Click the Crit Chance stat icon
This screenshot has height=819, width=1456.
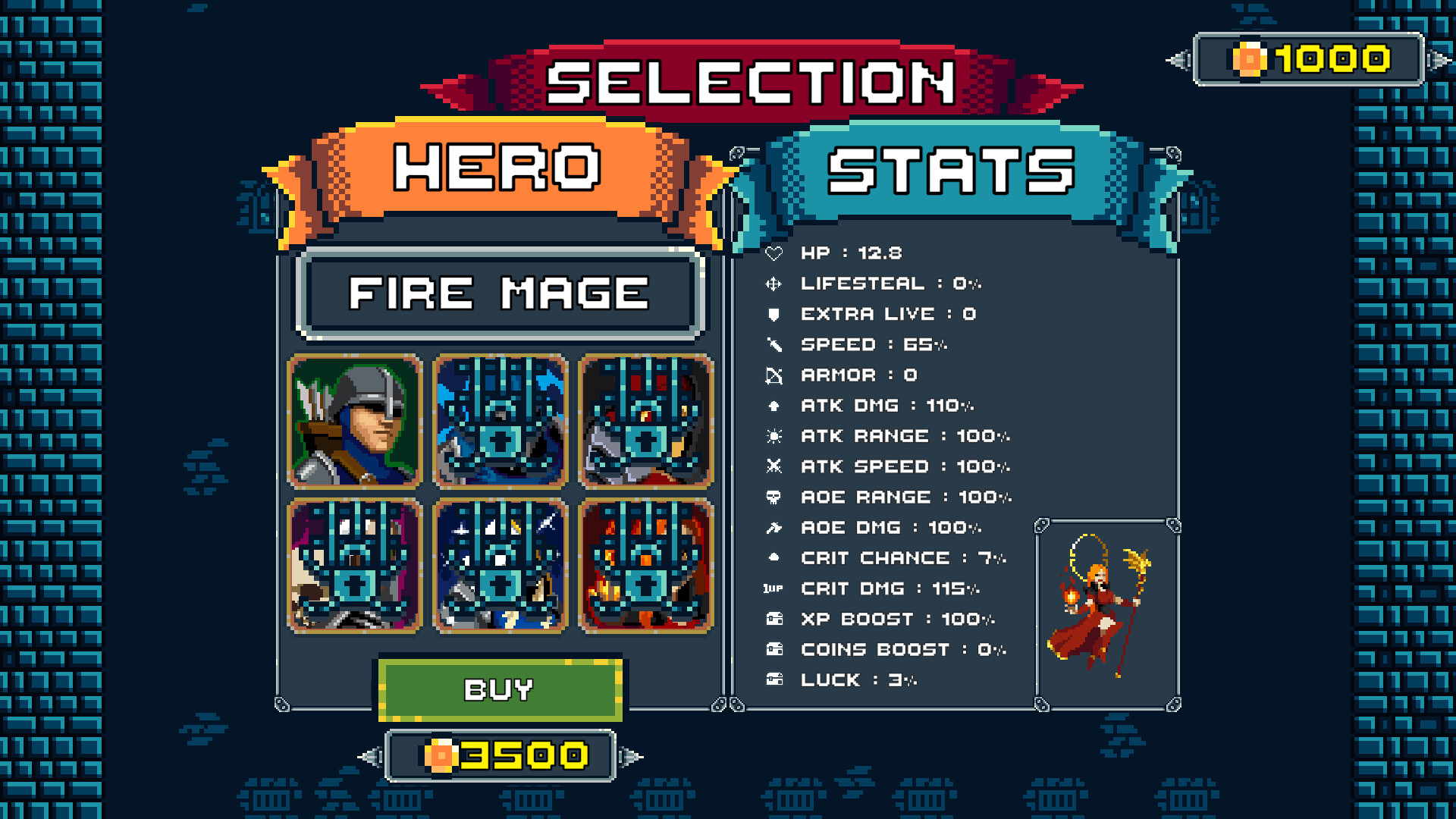tap(775, 557)
